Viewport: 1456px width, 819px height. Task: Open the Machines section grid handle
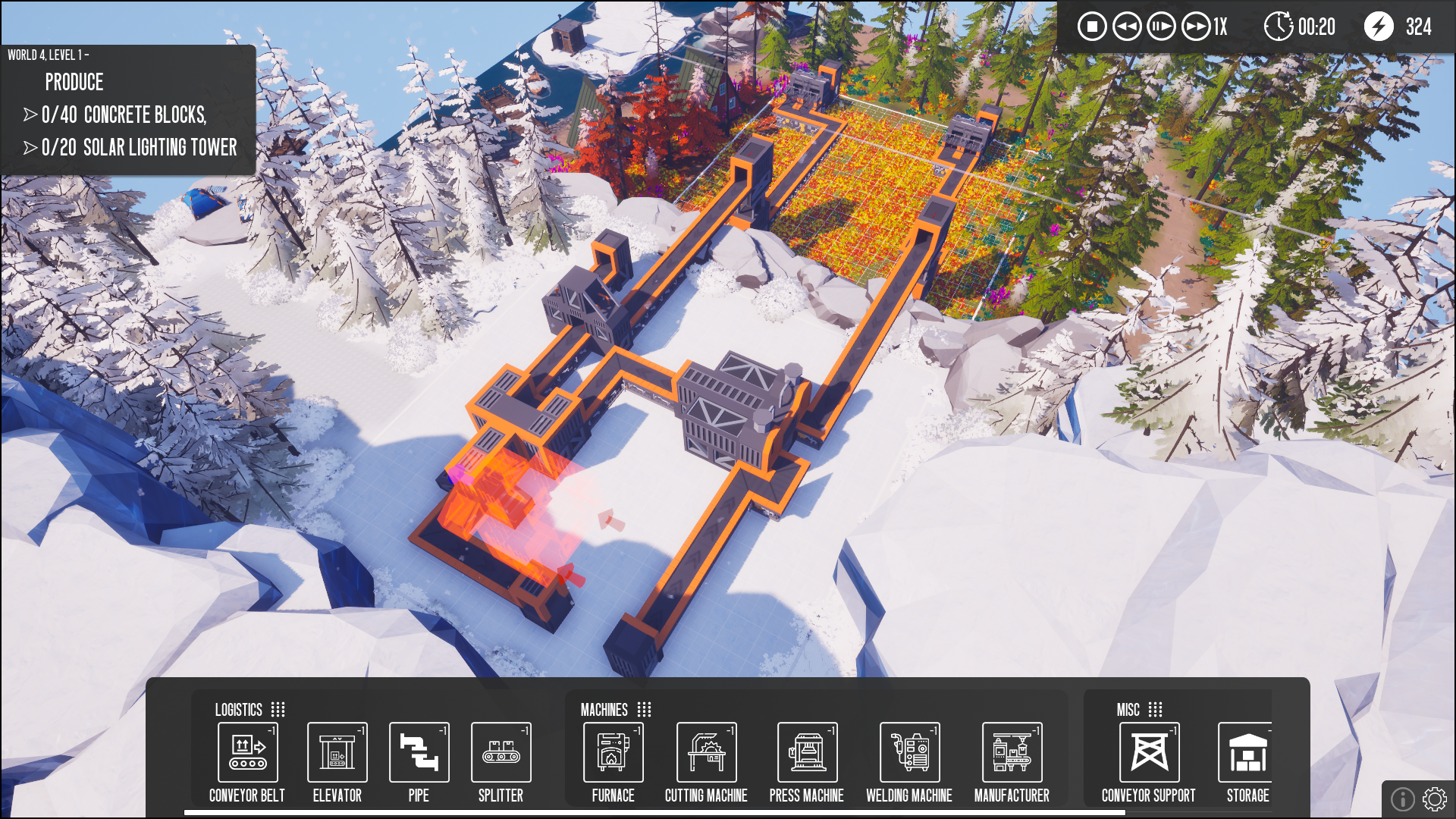(645, 710)
